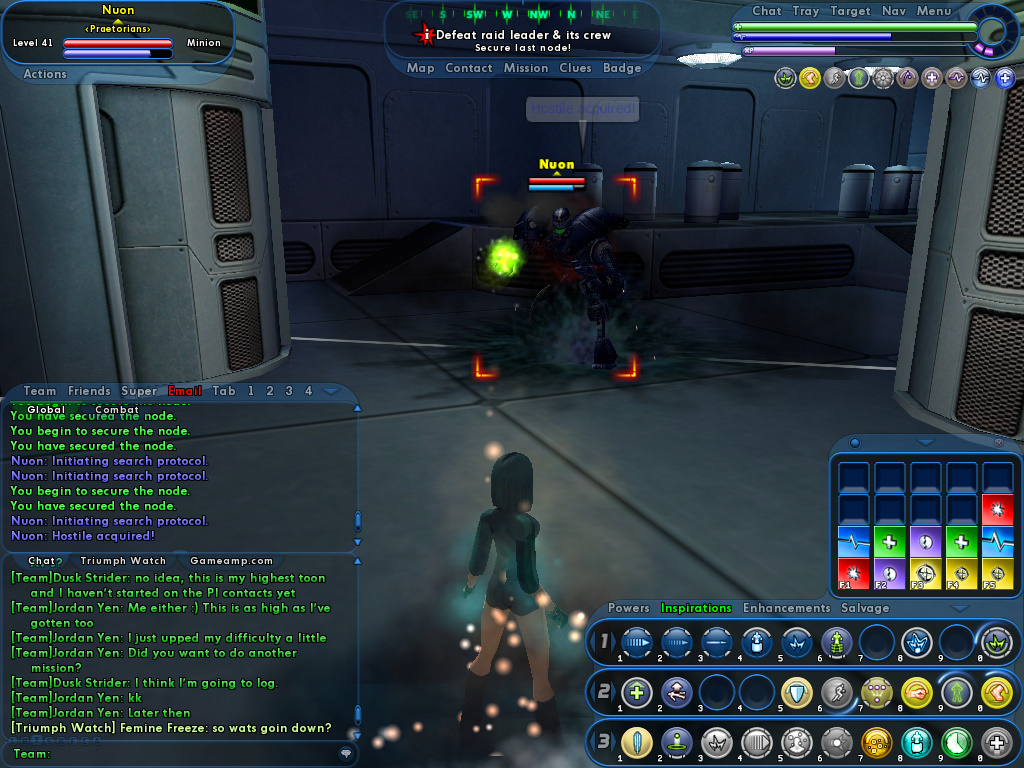Show the Mission details
The image size is (1024, 768).
coord(526,68)
